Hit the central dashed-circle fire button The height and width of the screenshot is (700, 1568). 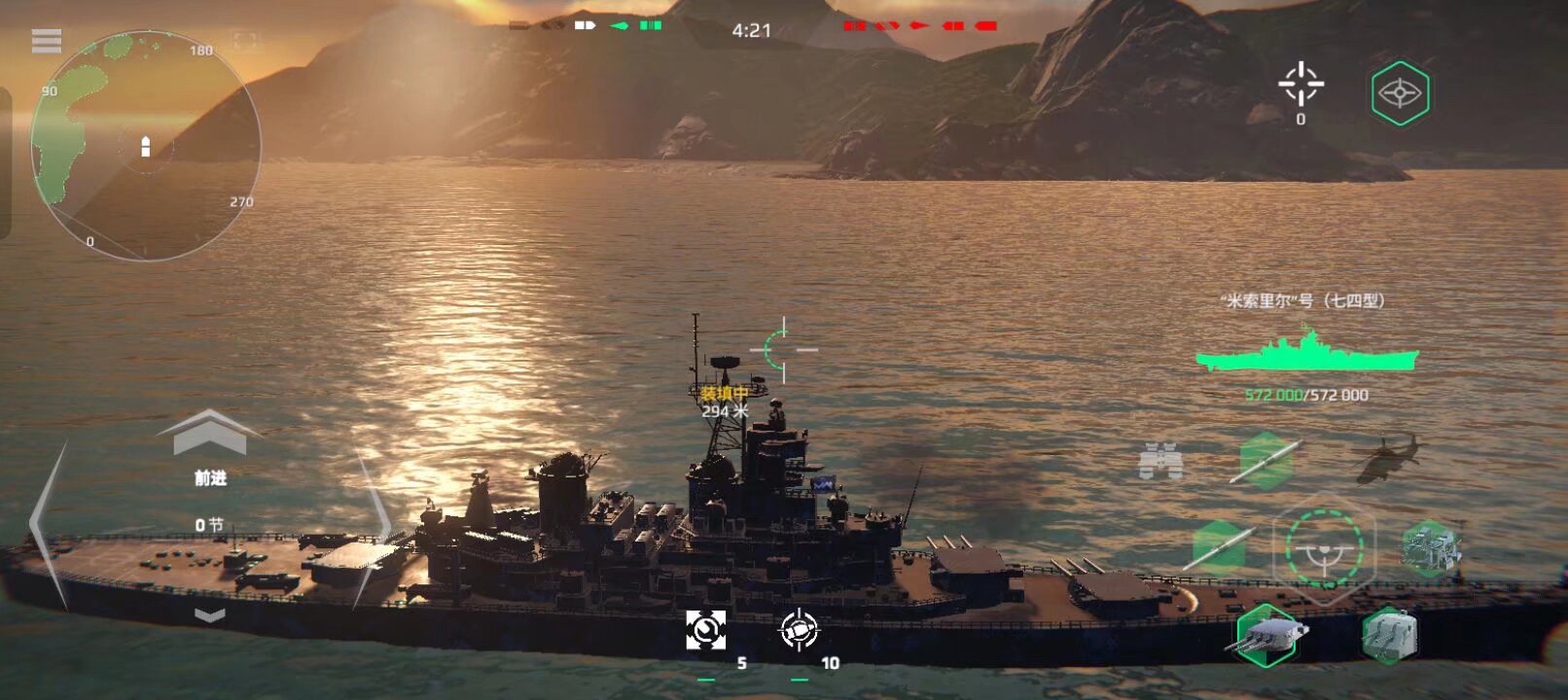click(x=1323, y=548)
